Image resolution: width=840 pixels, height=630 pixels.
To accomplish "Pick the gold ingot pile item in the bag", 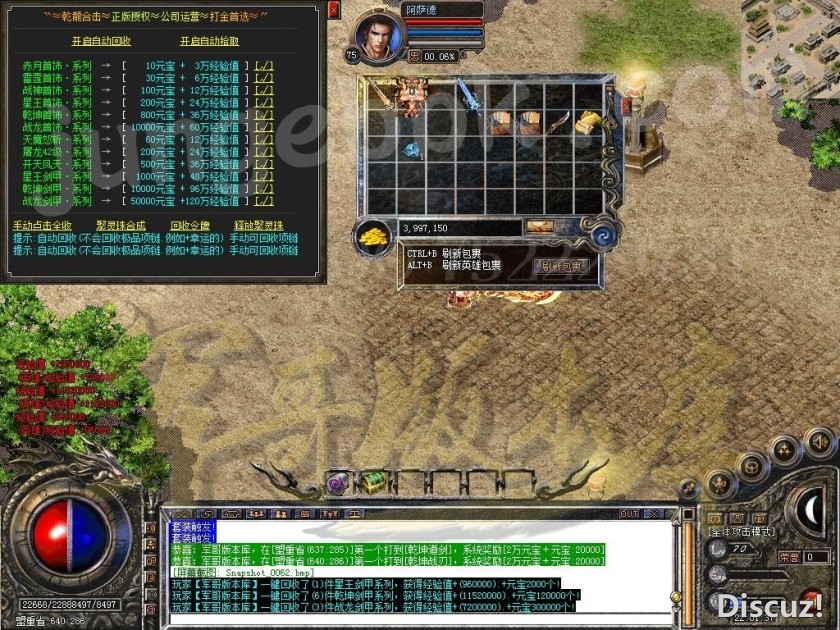I will pyautogui.click(x=587, y=122).
